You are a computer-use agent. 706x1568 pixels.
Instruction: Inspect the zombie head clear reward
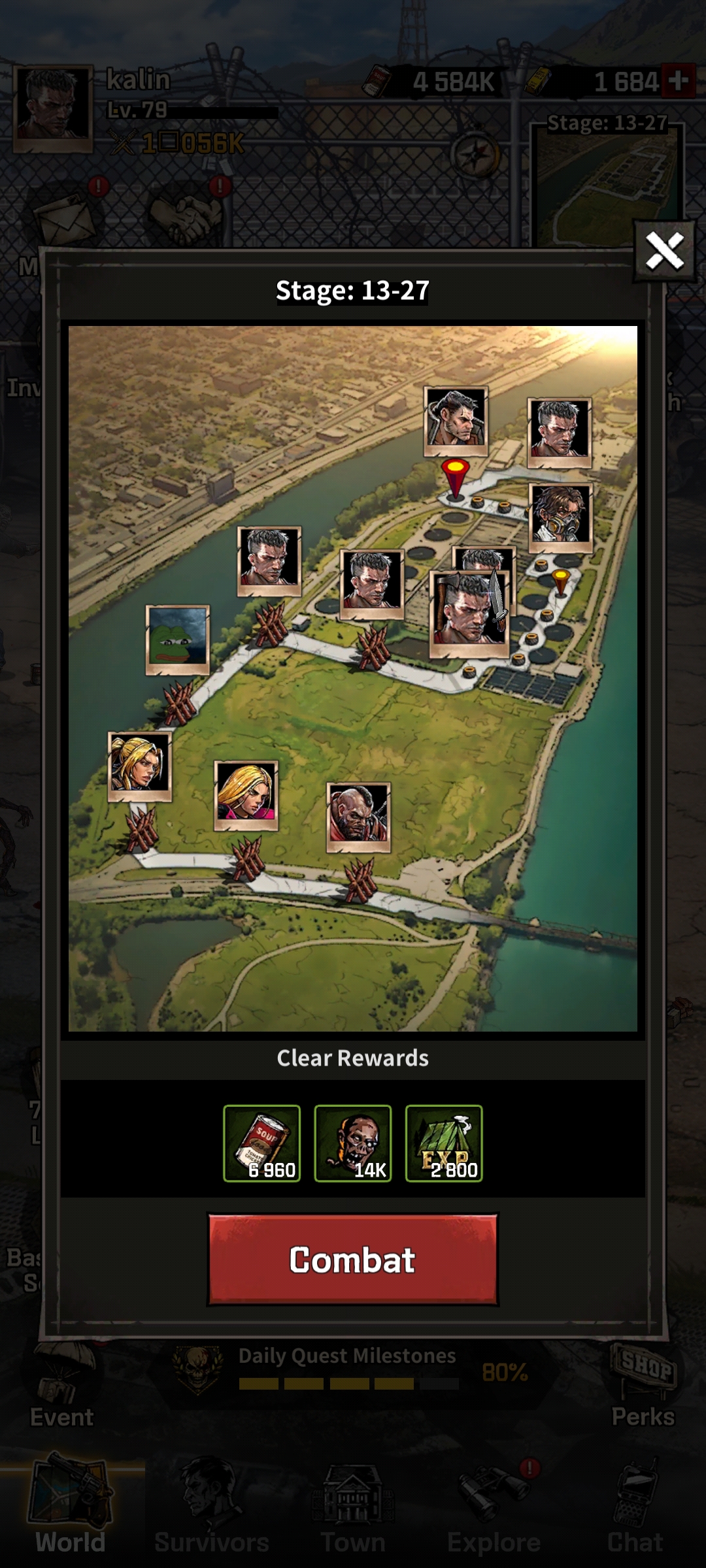(352, 1143)
